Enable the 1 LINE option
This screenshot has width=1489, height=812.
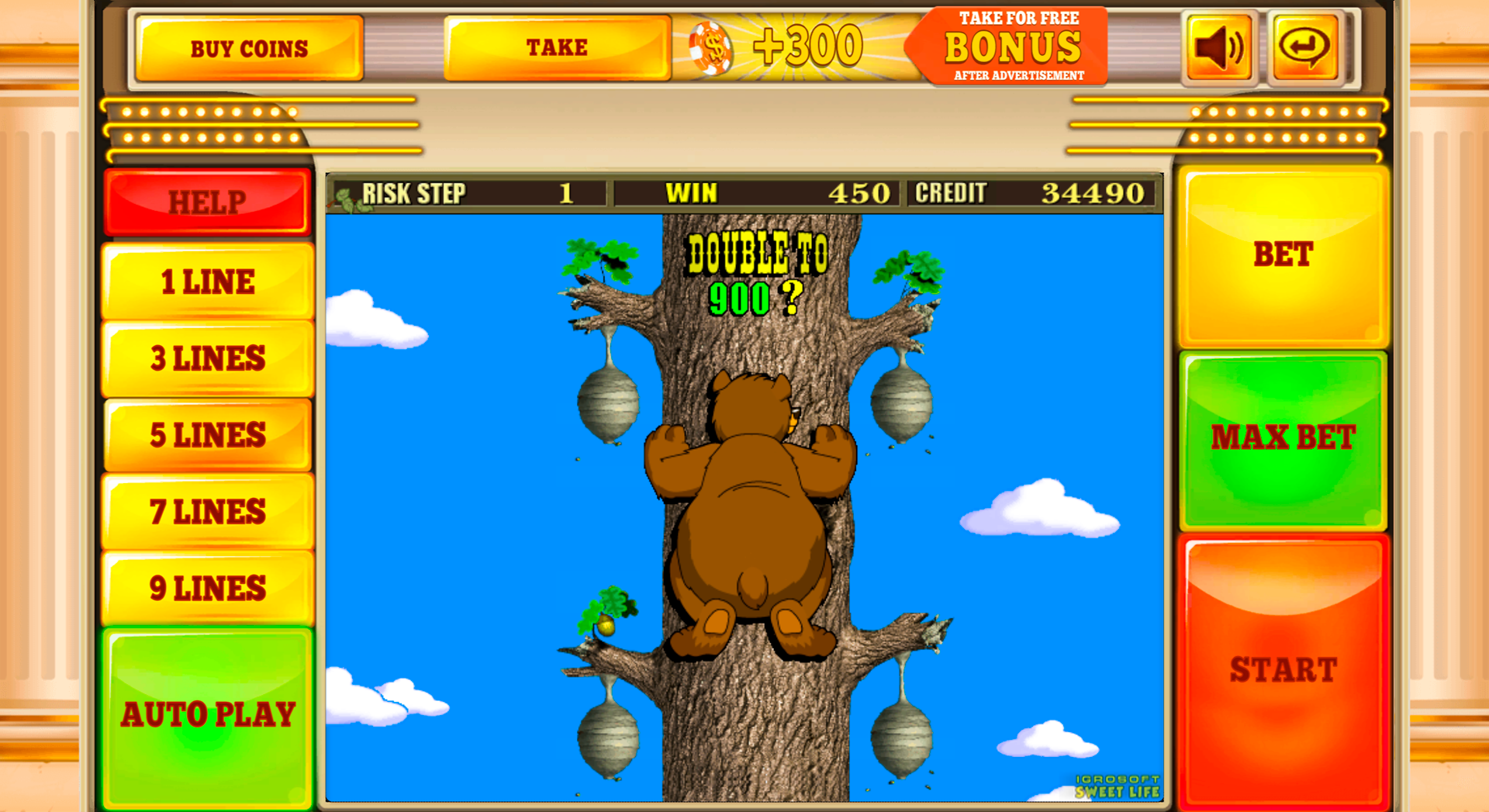point(207,281)
